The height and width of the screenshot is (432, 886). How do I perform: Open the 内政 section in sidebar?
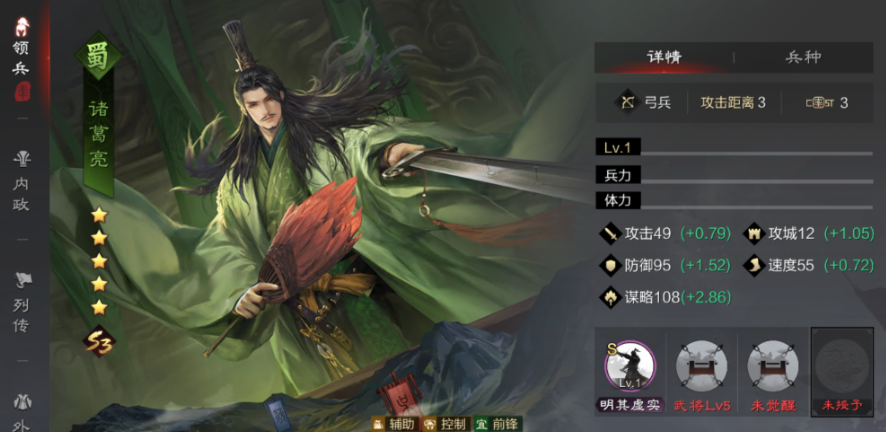[21, 182]
